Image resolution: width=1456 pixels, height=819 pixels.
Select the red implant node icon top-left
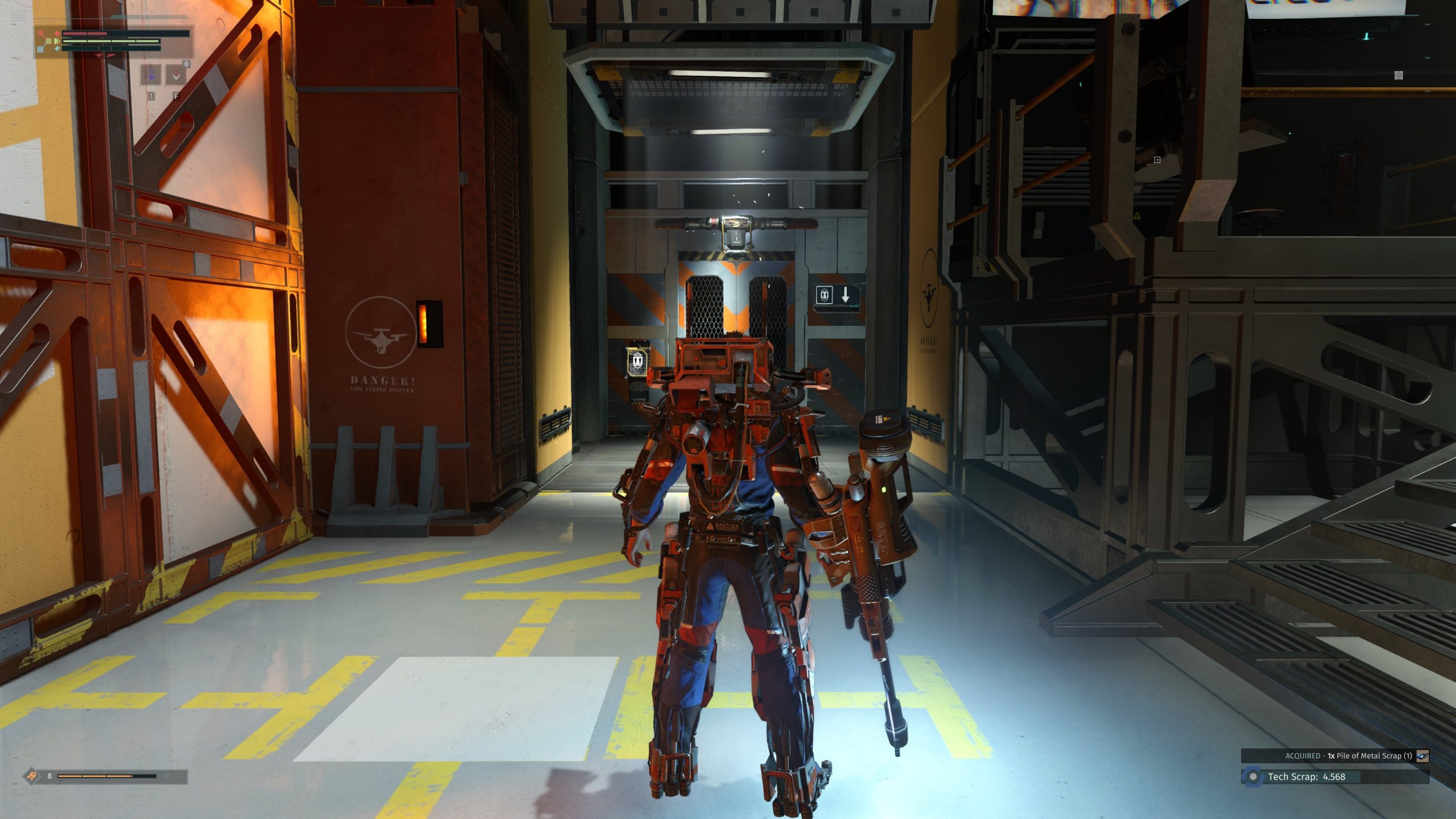[40, 32]
